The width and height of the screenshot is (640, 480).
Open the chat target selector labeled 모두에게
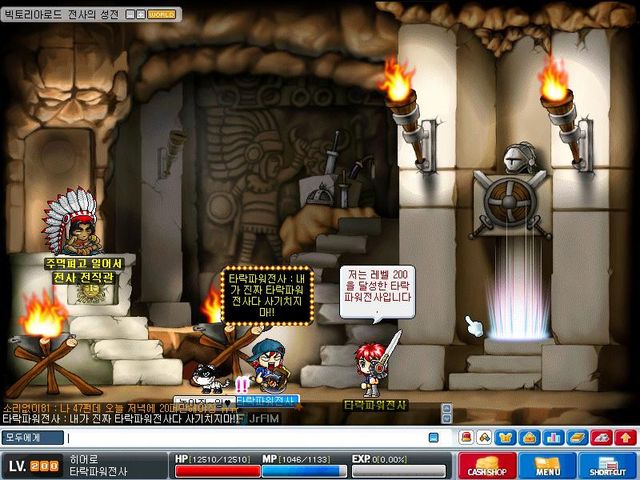pyautogui.click(x=32, y=437)
